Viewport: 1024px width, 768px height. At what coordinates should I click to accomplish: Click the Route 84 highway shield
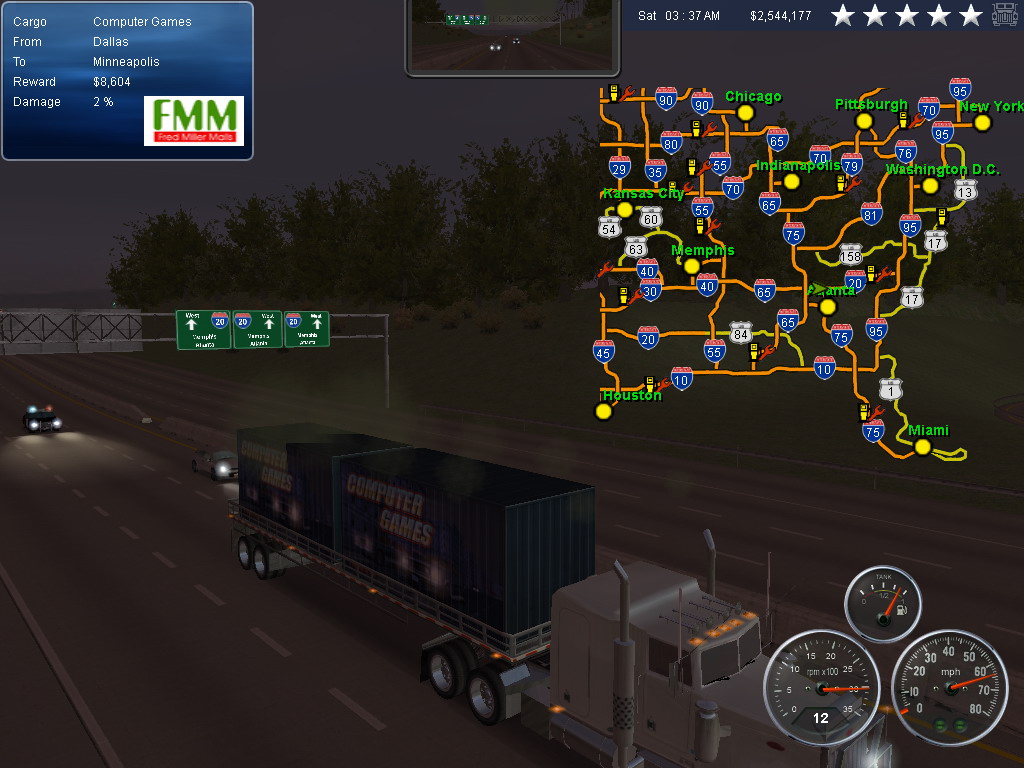coord(740,333)
